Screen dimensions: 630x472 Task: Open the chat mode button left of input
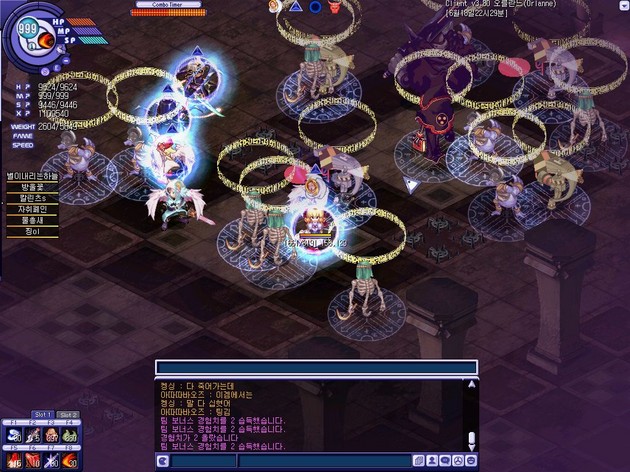coord(162,461)
